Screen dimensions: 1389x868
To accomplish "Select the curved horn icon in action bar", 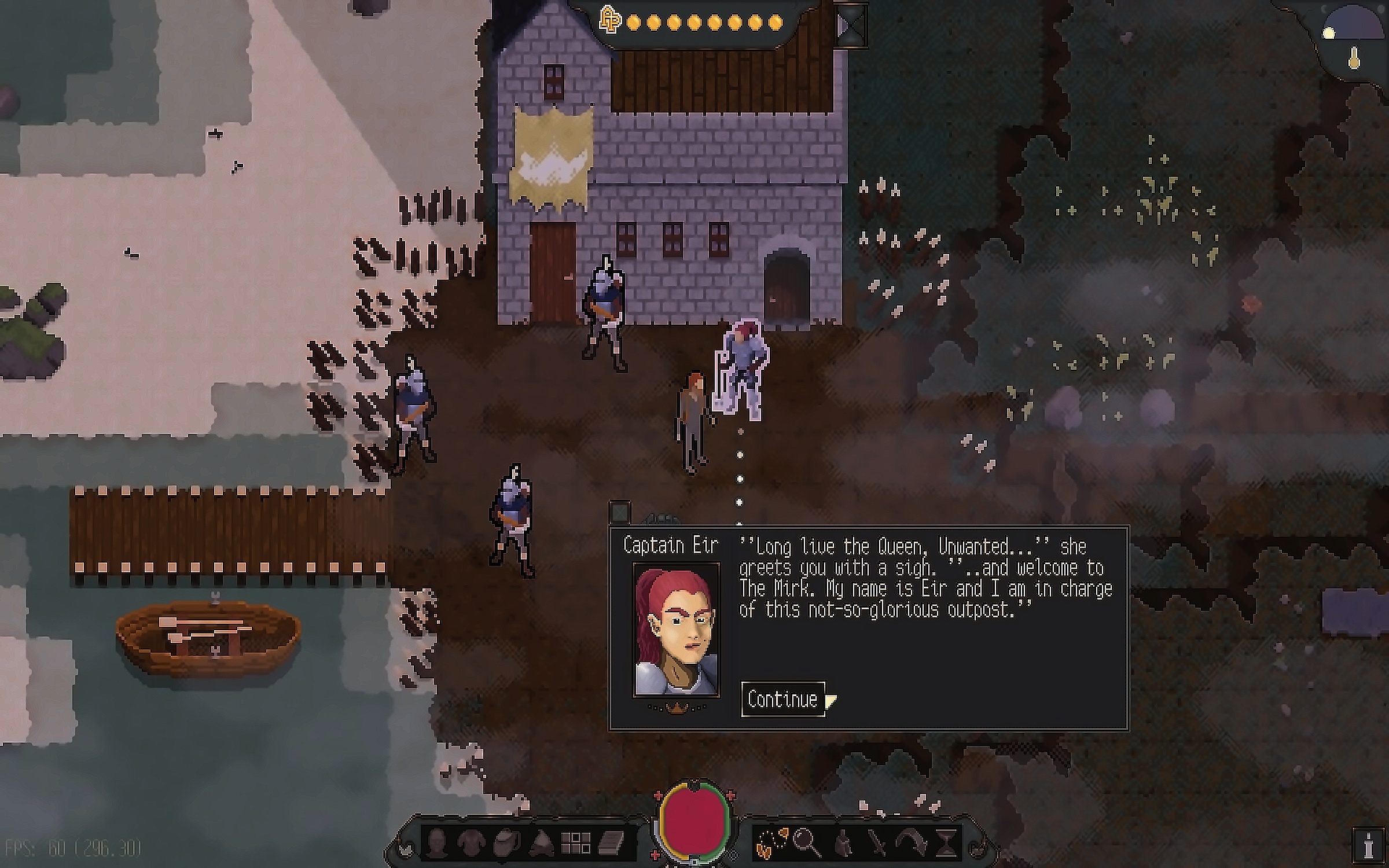I will (x=911, y=843).
